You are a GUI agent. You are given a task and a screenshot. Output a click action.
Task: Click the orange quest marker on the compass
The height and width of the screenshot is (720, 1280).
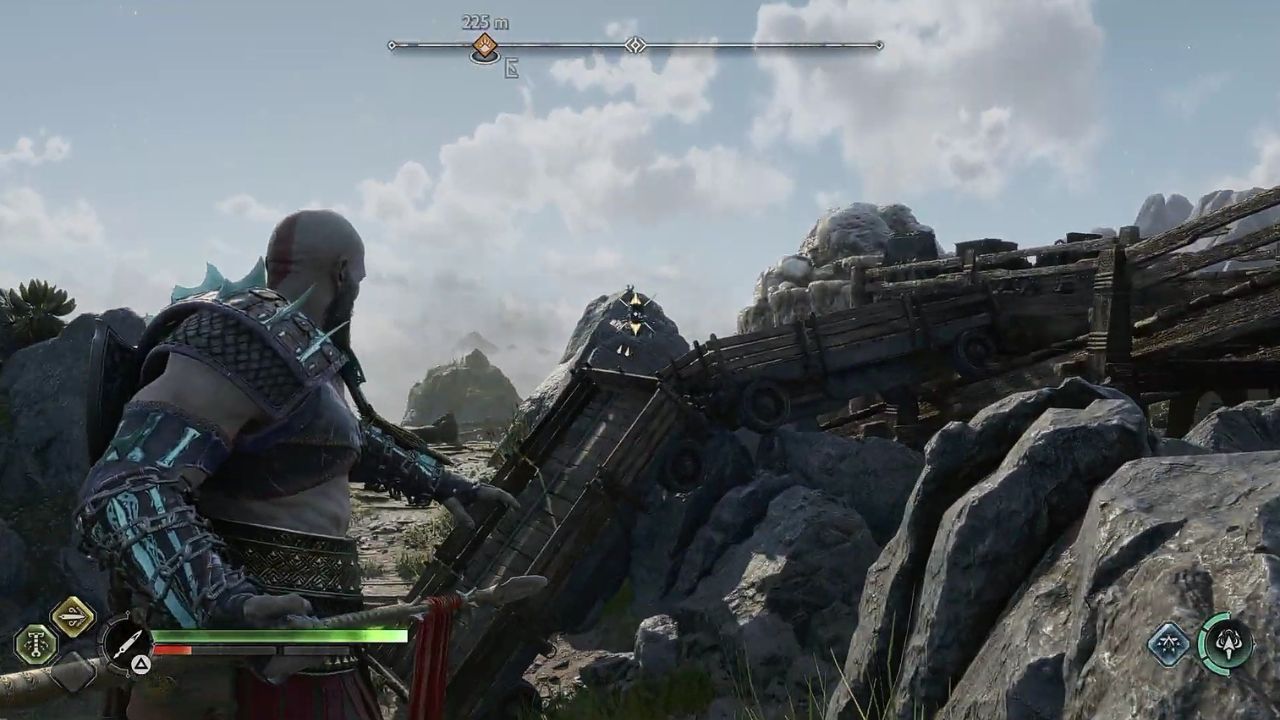coord(485,46)
